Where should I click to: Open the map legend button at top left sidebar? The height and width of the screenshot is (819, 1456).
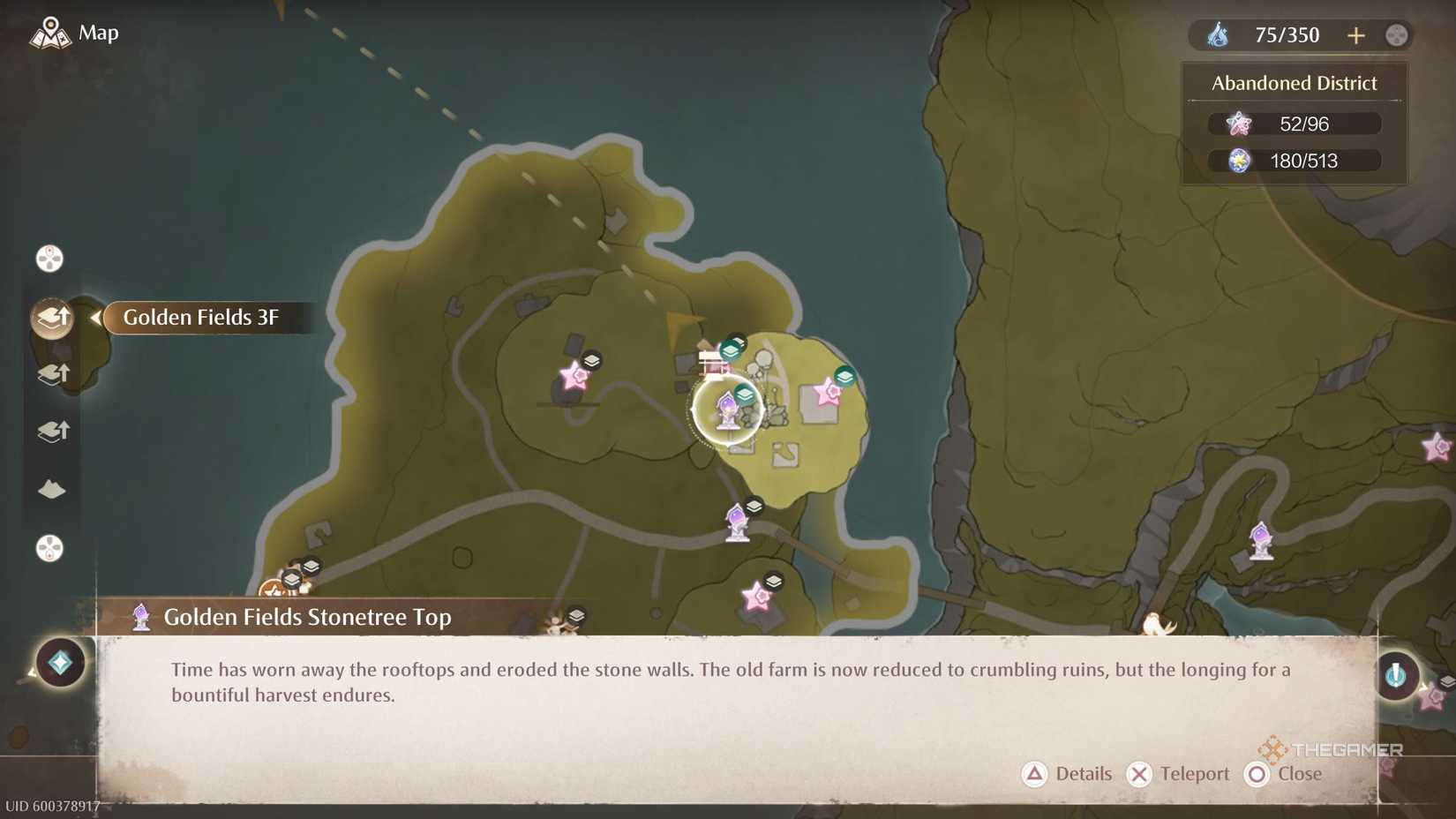coord(49,258)
